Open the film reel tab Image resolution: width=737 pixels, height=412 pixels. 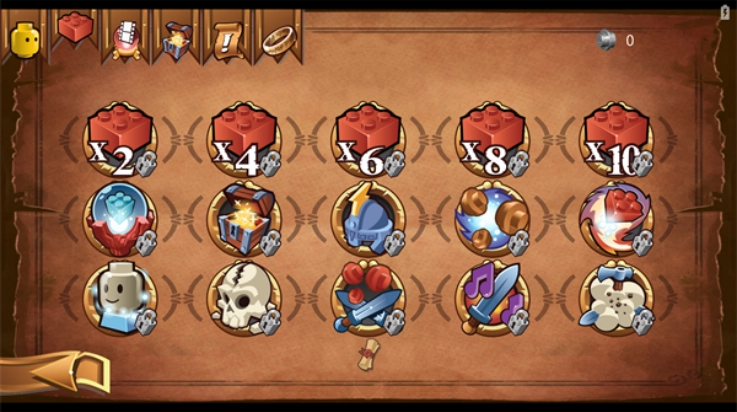[x=126, y=37]
